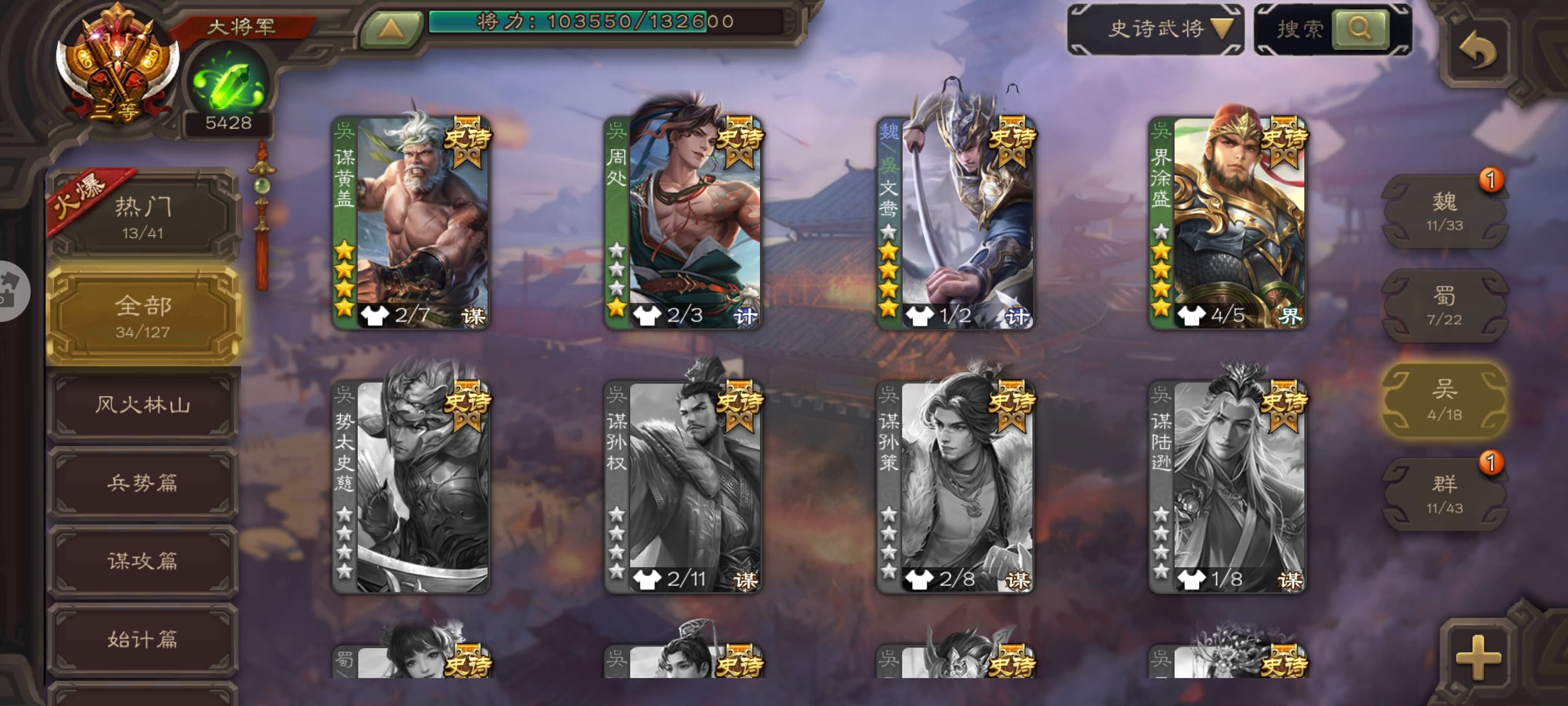The height and width of the screenshot is (706, 1568).
Task: Select the 黄盖 hero card
Action: point(411,222)
